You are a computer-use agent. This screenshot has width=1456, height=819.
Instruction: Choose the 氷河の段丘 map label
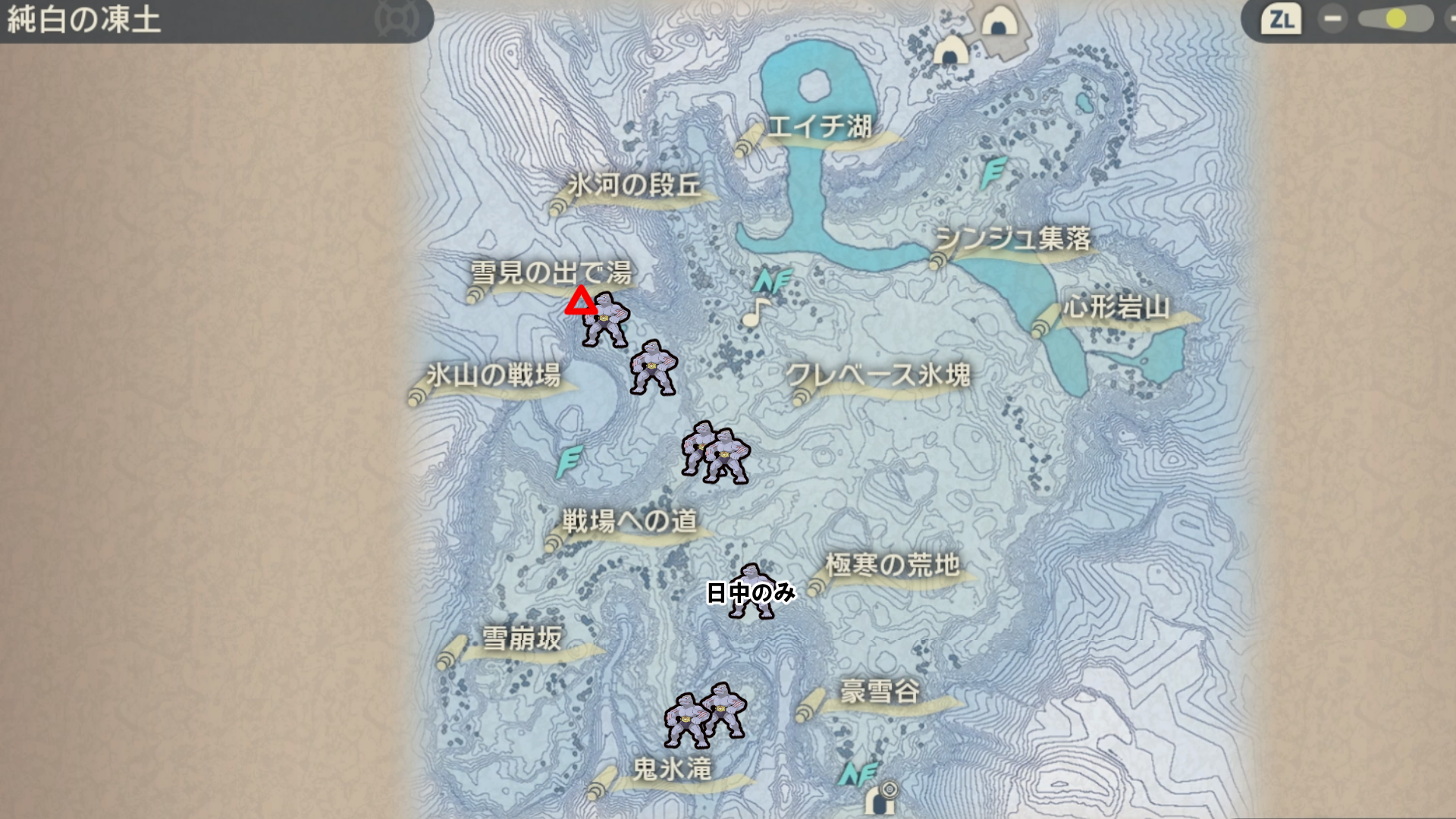(x=634, y=185)
